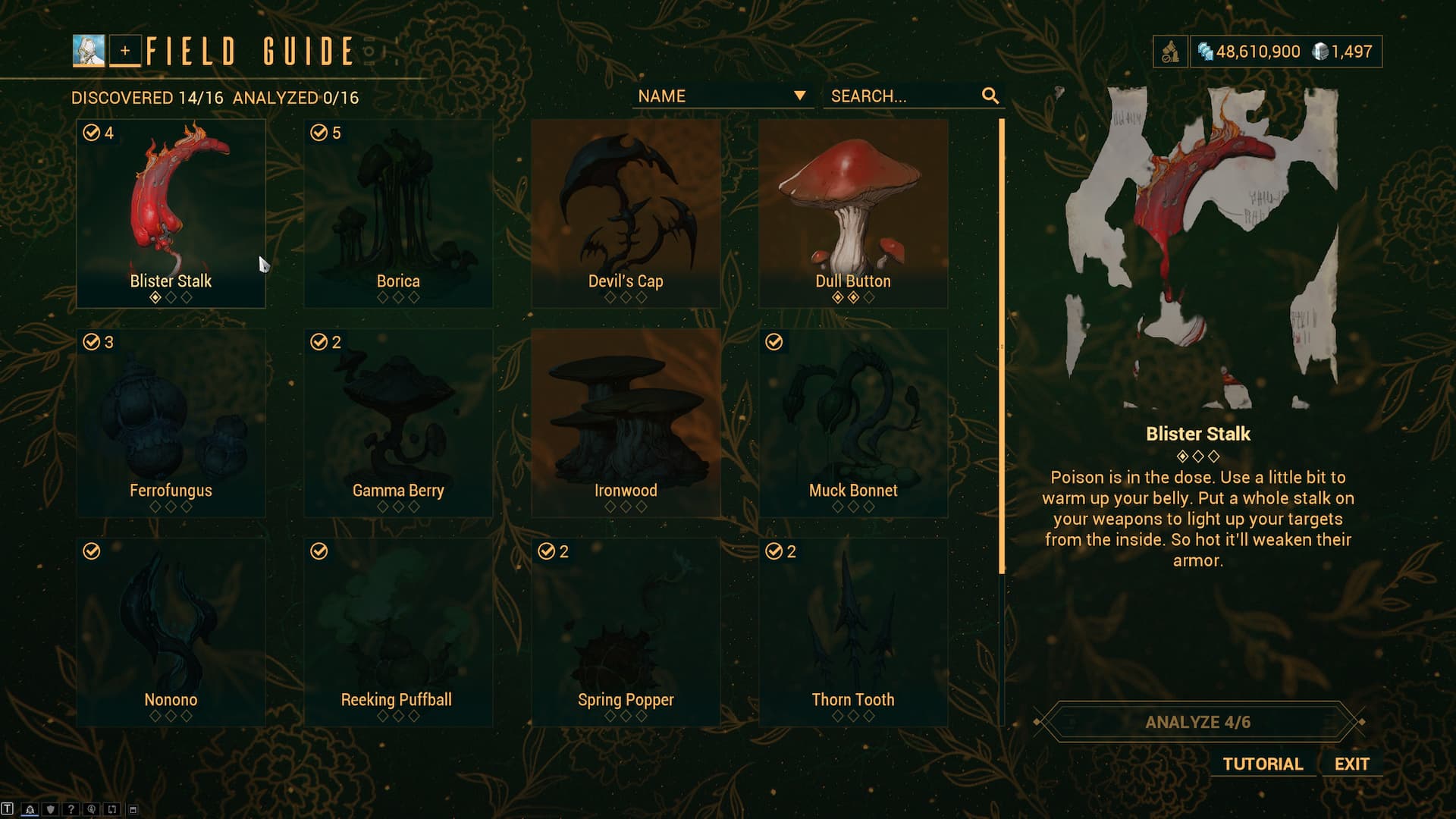Select the Ironwood entry
The image size is (1456, 819).
(626, 422)
